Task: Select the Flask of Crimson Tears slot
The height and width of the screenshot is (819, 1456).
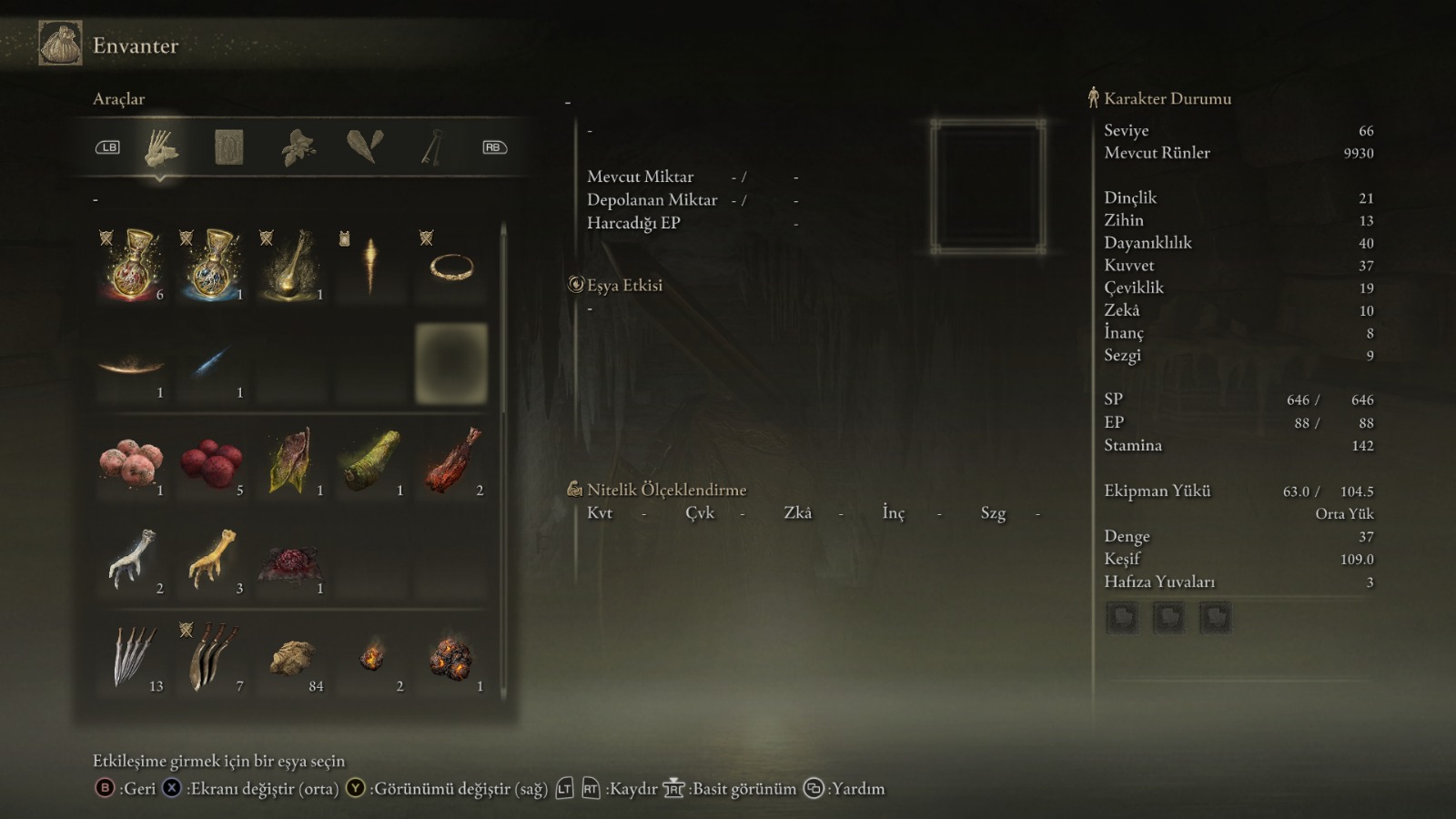Action: coord(133,265)
